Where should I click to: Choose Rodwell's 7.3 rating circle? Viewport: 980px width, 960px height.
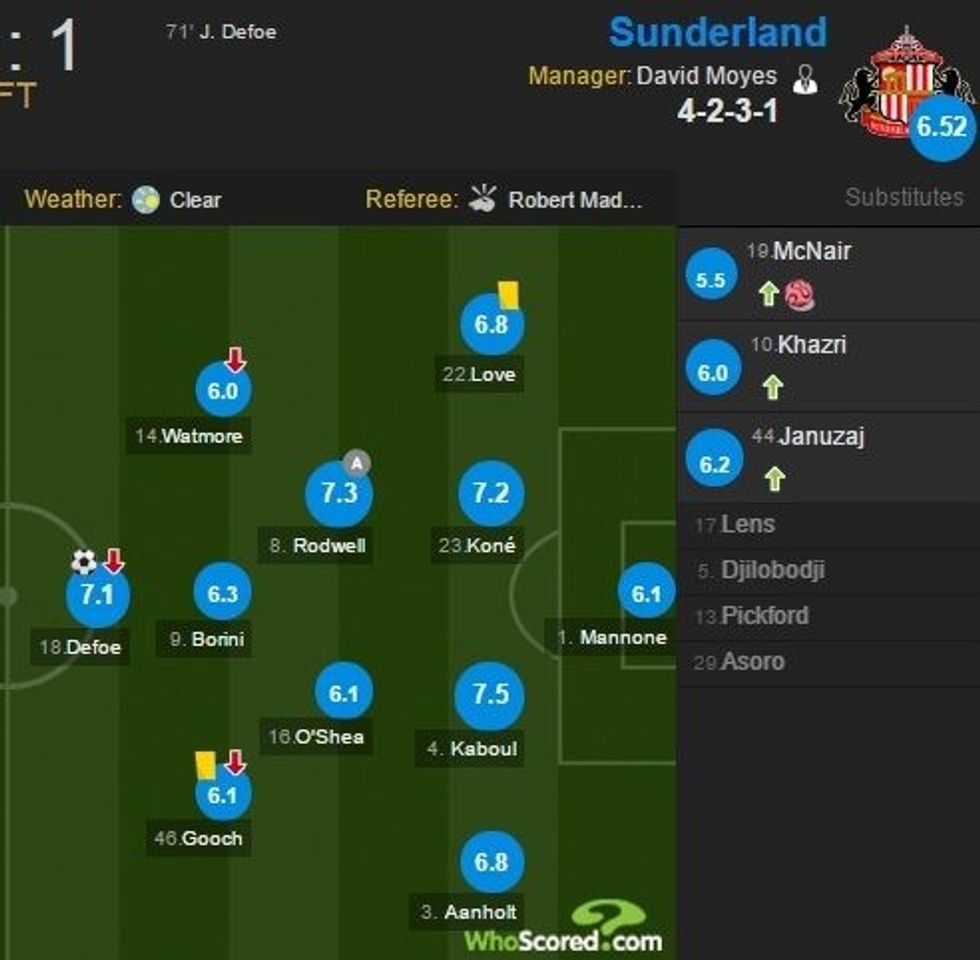(339, 494)
